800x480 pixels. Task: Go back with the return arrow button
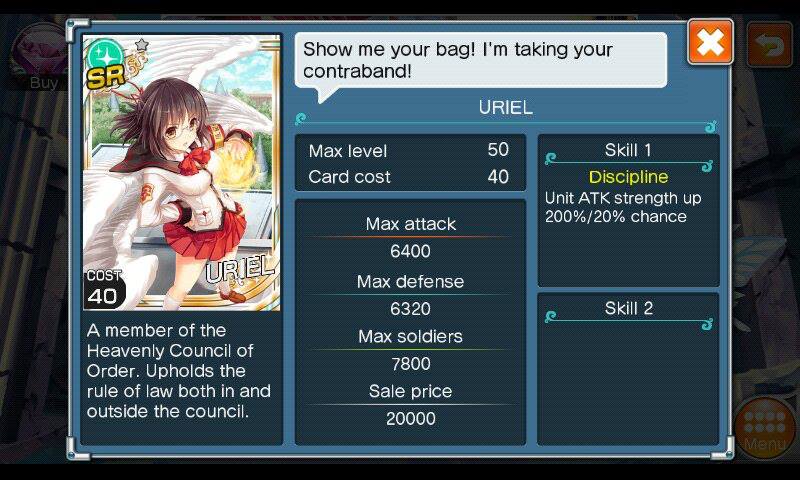(769, 45)
